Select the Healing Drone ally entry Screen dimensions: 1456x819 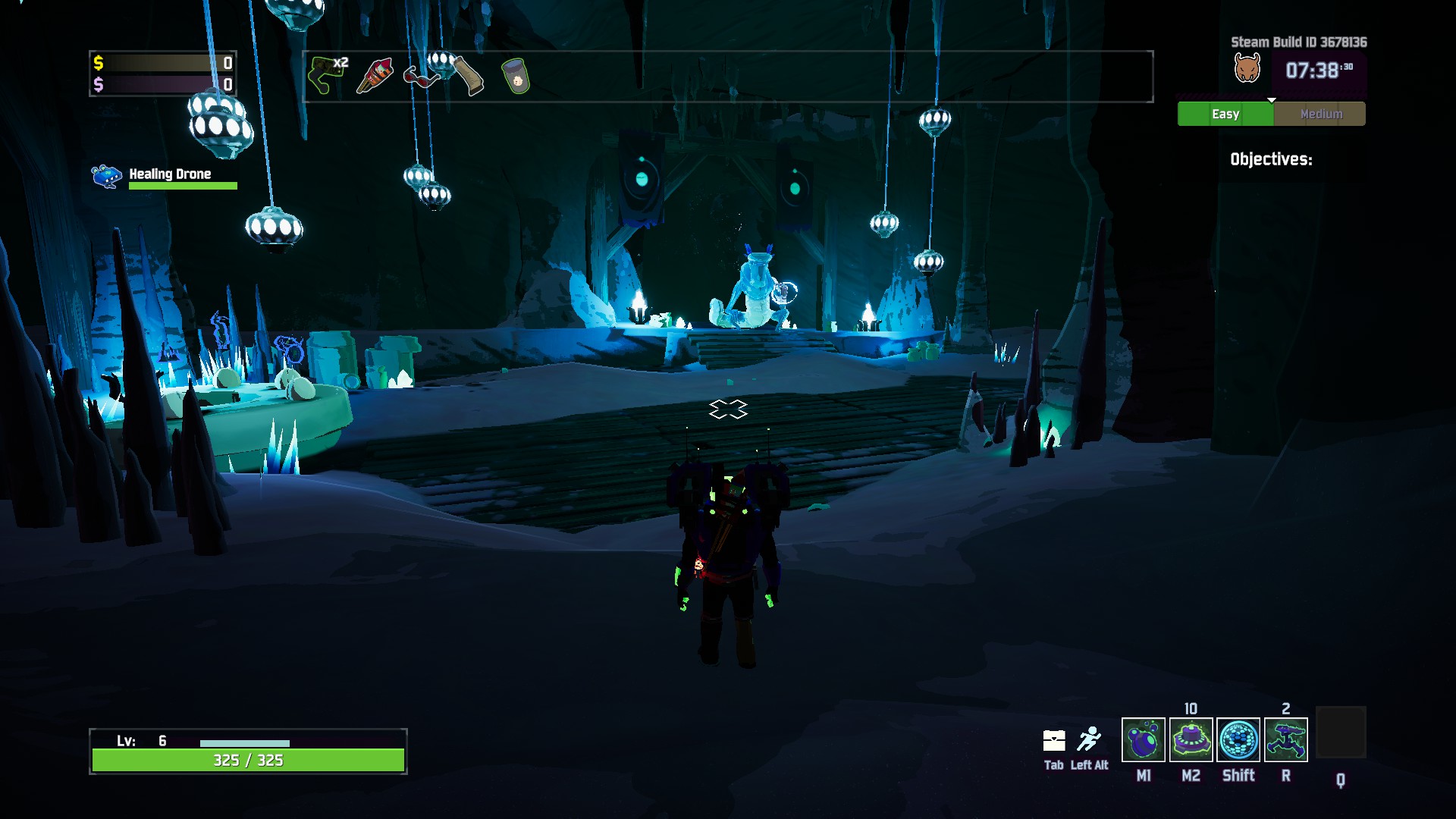pos(163,176)
